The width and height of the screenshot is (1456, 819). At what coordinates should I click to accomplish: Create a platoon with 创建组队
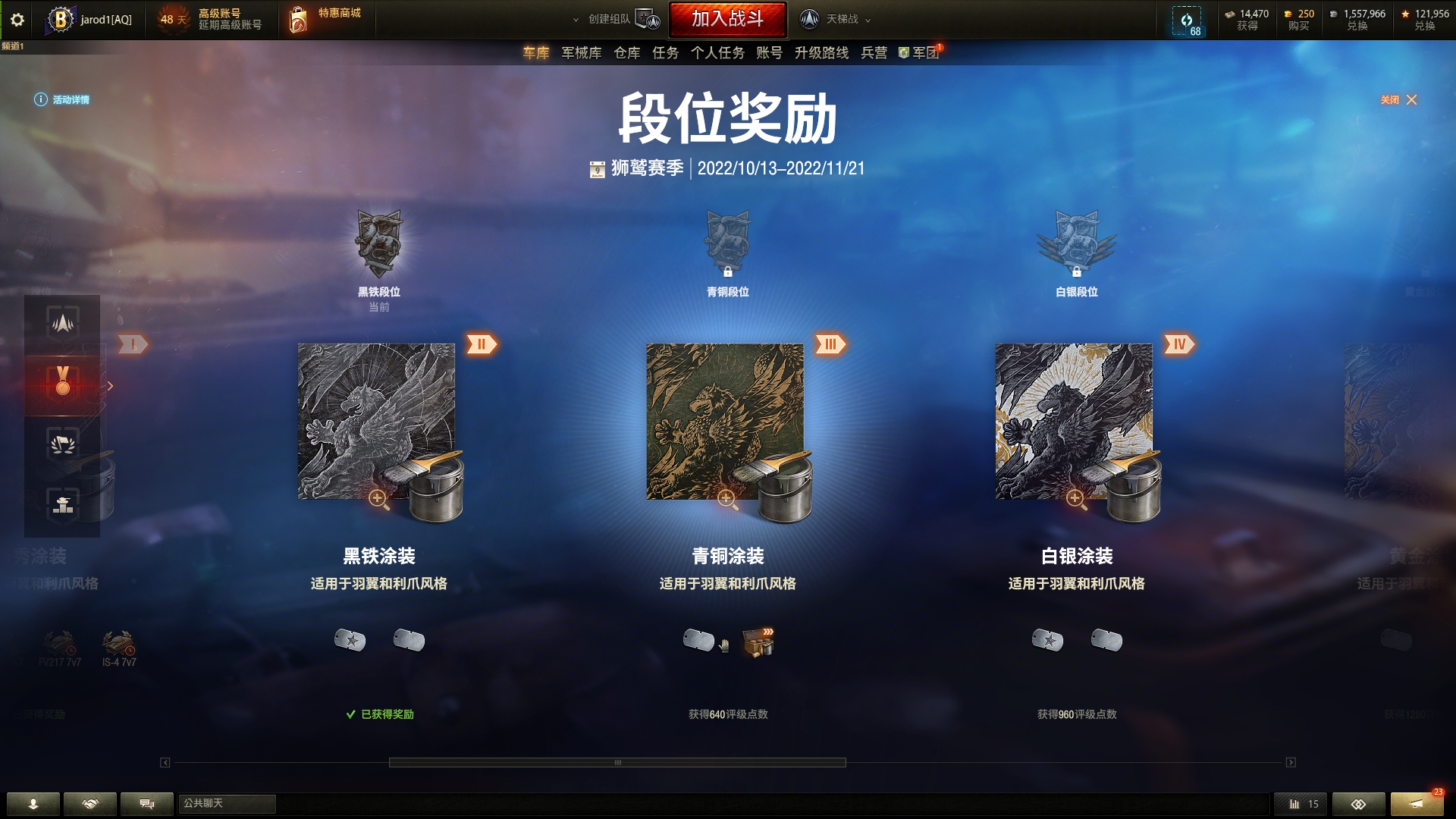[x=616, y=20]
